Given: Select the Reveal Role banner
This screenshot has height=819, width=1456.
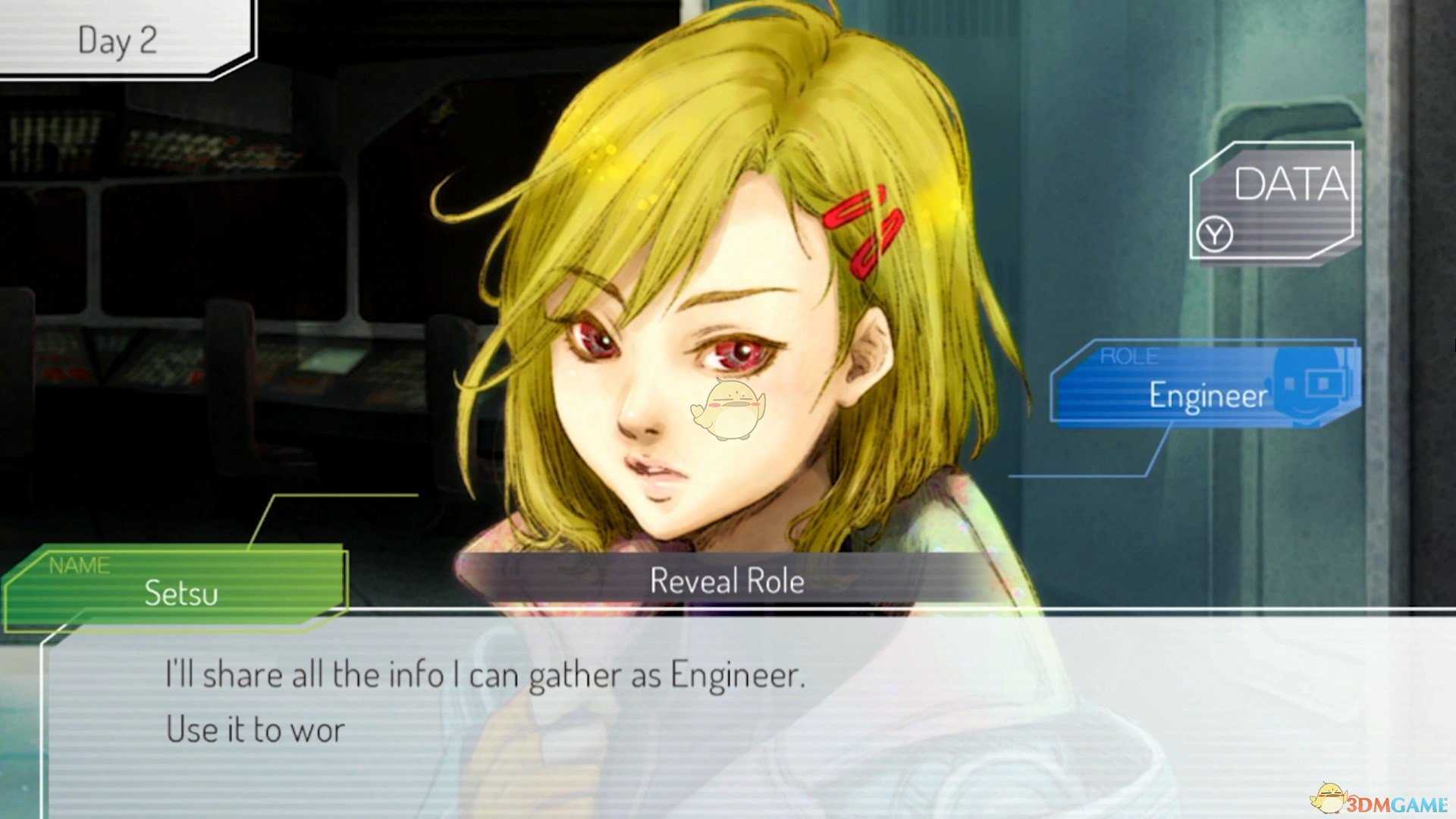Looking at the screenshot, I should (x=726, y=581).
